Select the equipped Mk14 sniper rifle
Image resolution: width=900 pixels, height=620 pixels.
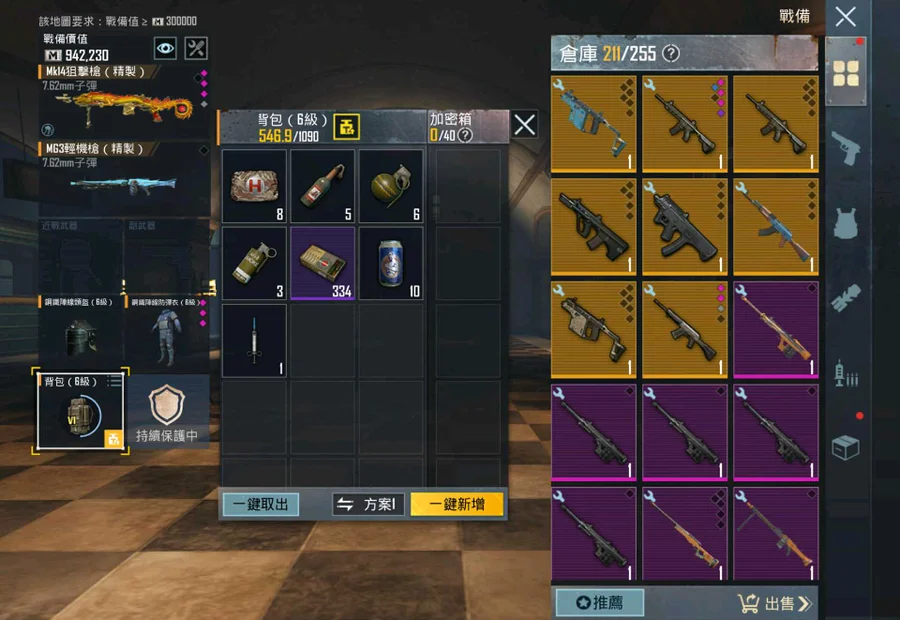point(120,101)
